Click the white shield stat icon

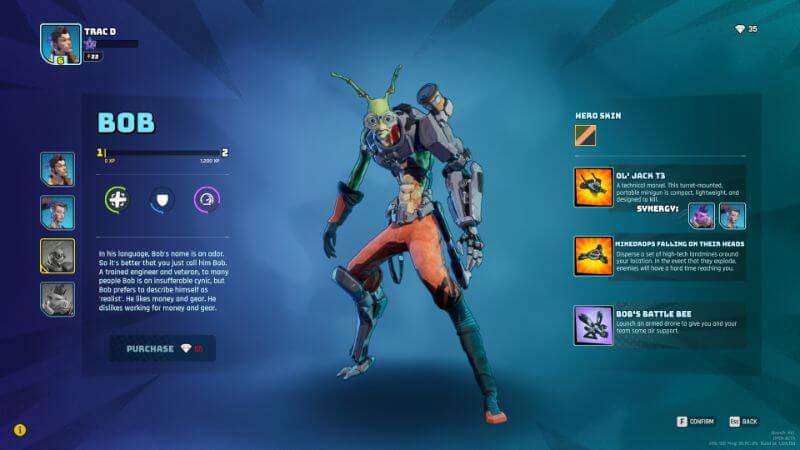point(162,199)
